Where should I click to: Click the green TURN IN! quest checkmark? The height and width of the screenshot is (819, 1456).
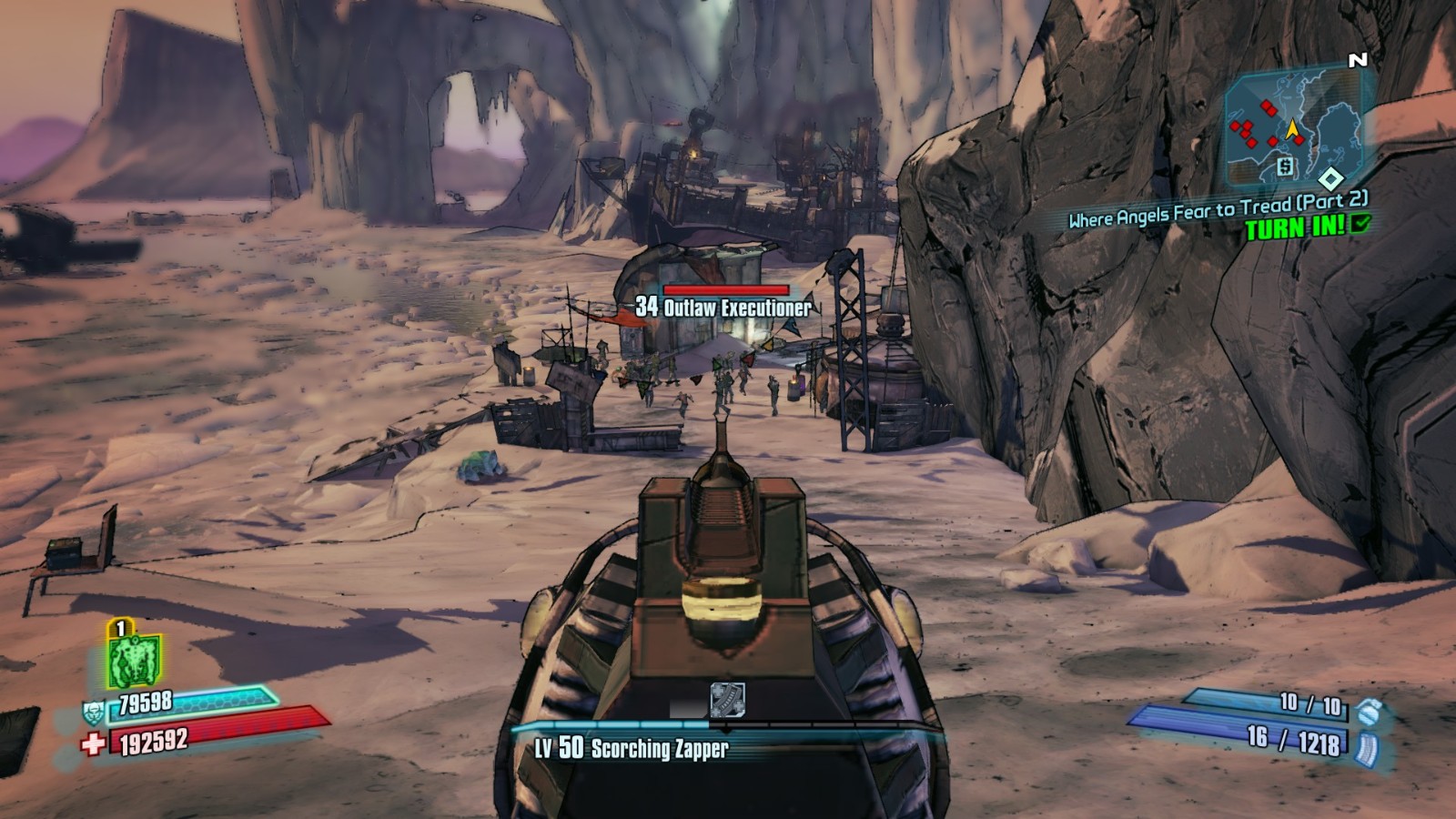[x=1361, y=223]
